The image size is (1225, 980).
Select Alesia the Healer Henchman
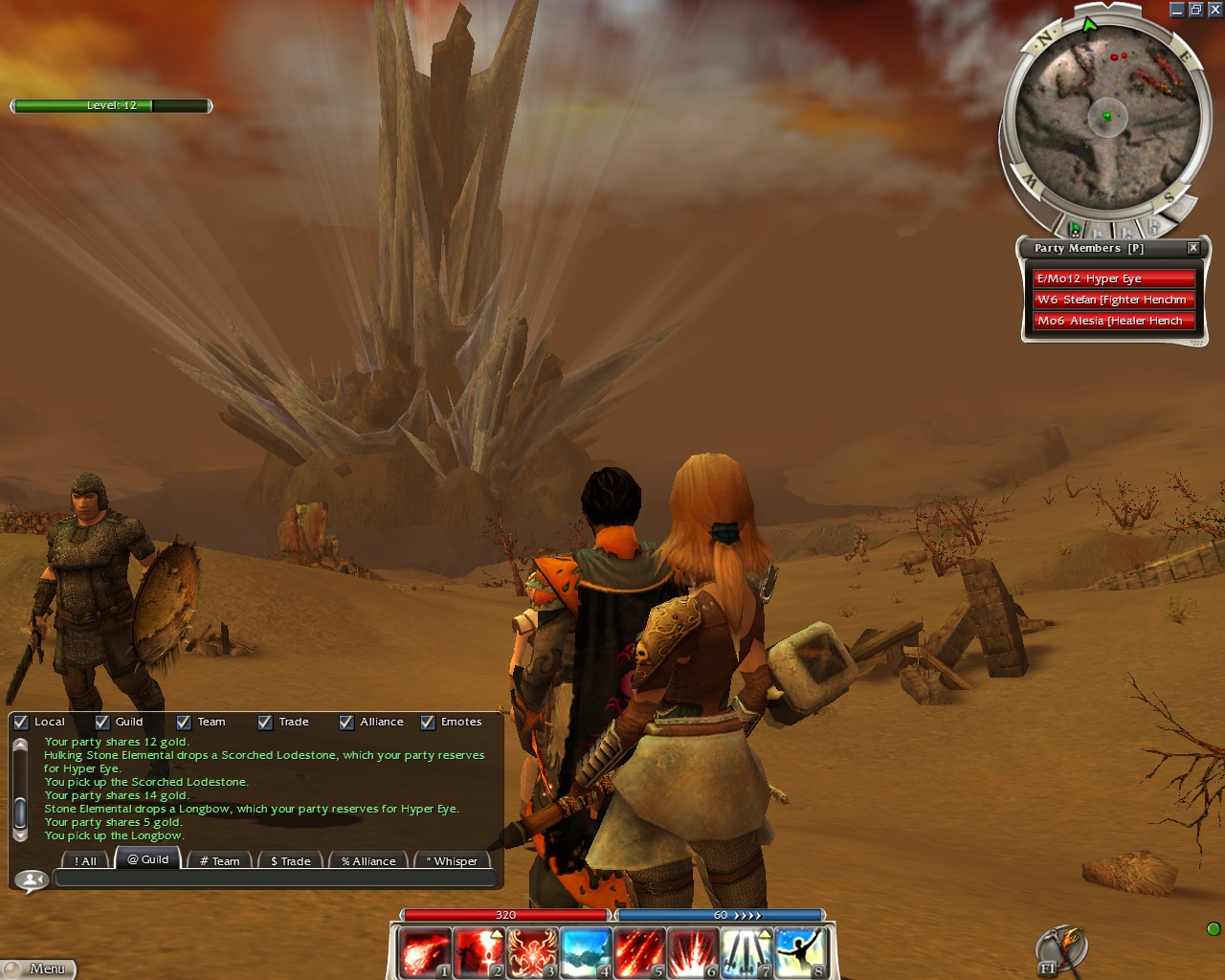pos(1113,321)
